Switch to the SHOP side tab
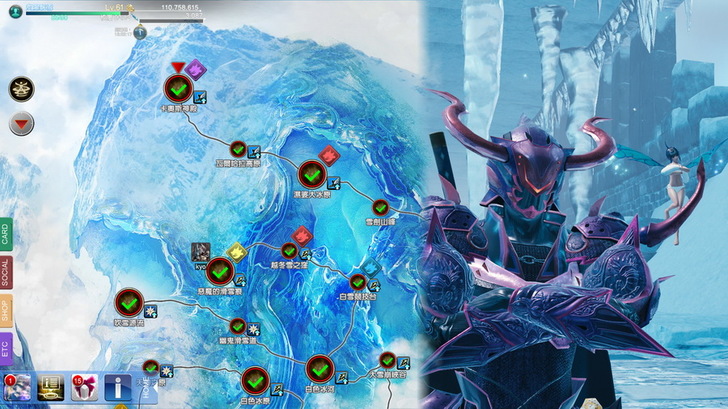This screenshot has height=409, width=728. pyautogui.click(x=6, y=311)
